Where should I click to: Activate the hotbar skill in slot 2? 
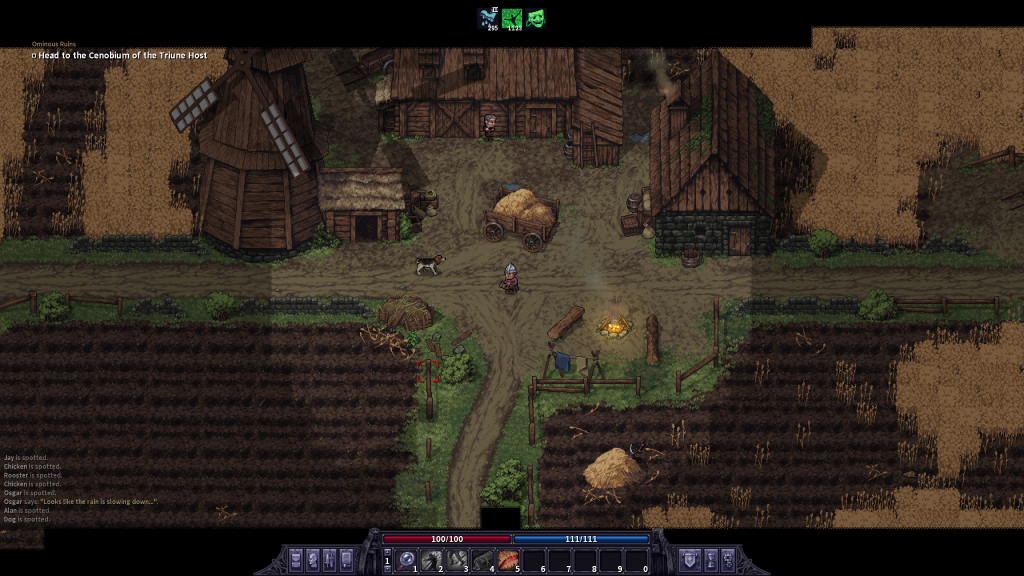point(432,559)
